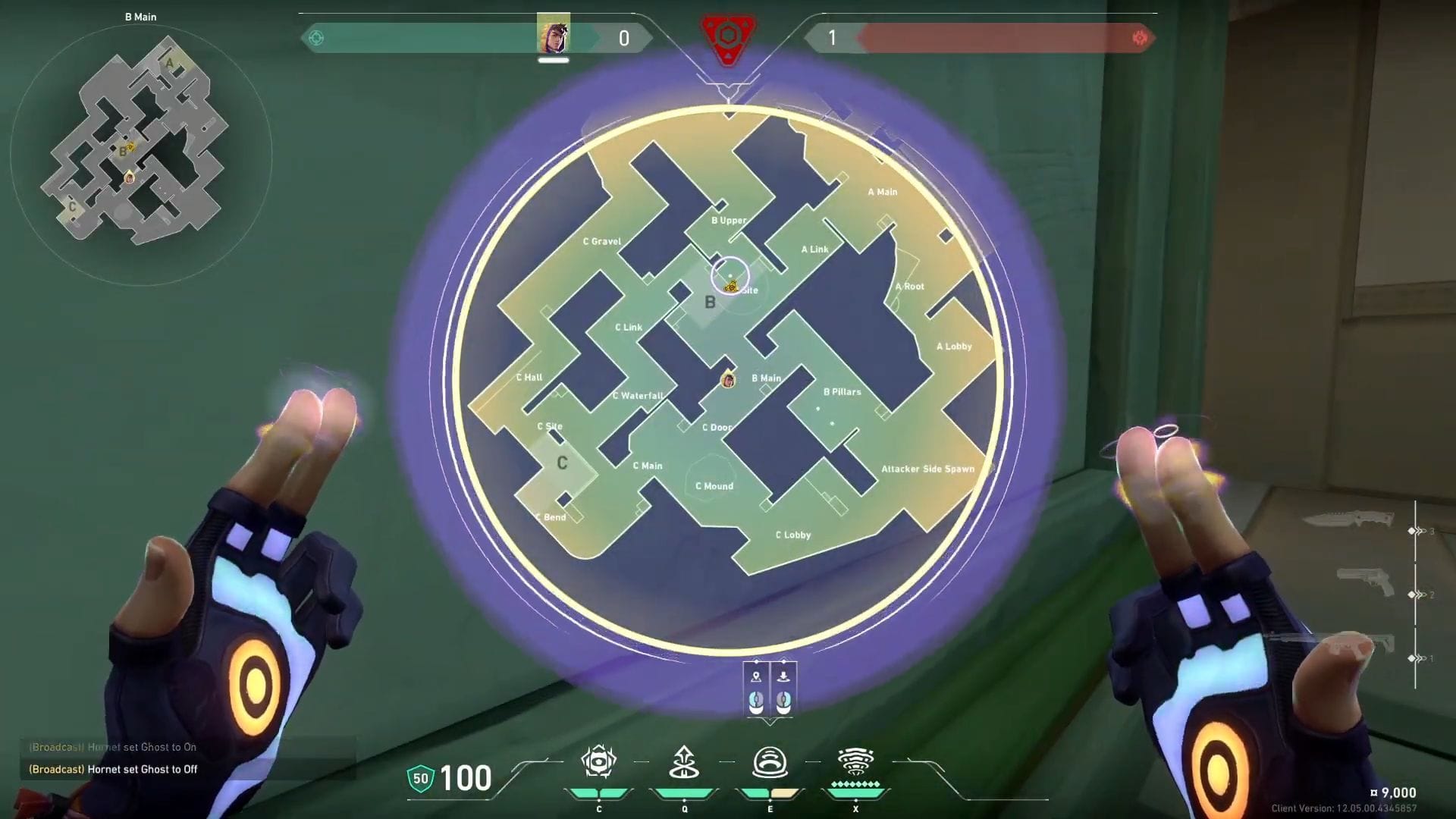Click Attacker Side Spawn on the teleport map
This screenshot has height=819, width=1456.
click(x=928, y=469)
